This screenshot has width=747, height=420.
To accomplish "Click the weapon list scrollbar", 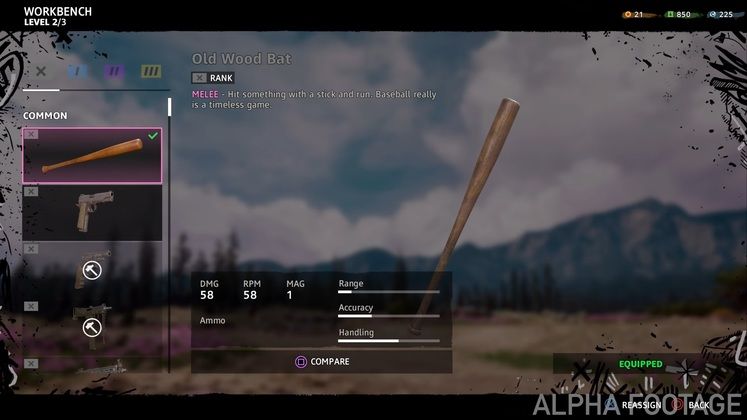I will pyautogui.click(x=169, y=107).
